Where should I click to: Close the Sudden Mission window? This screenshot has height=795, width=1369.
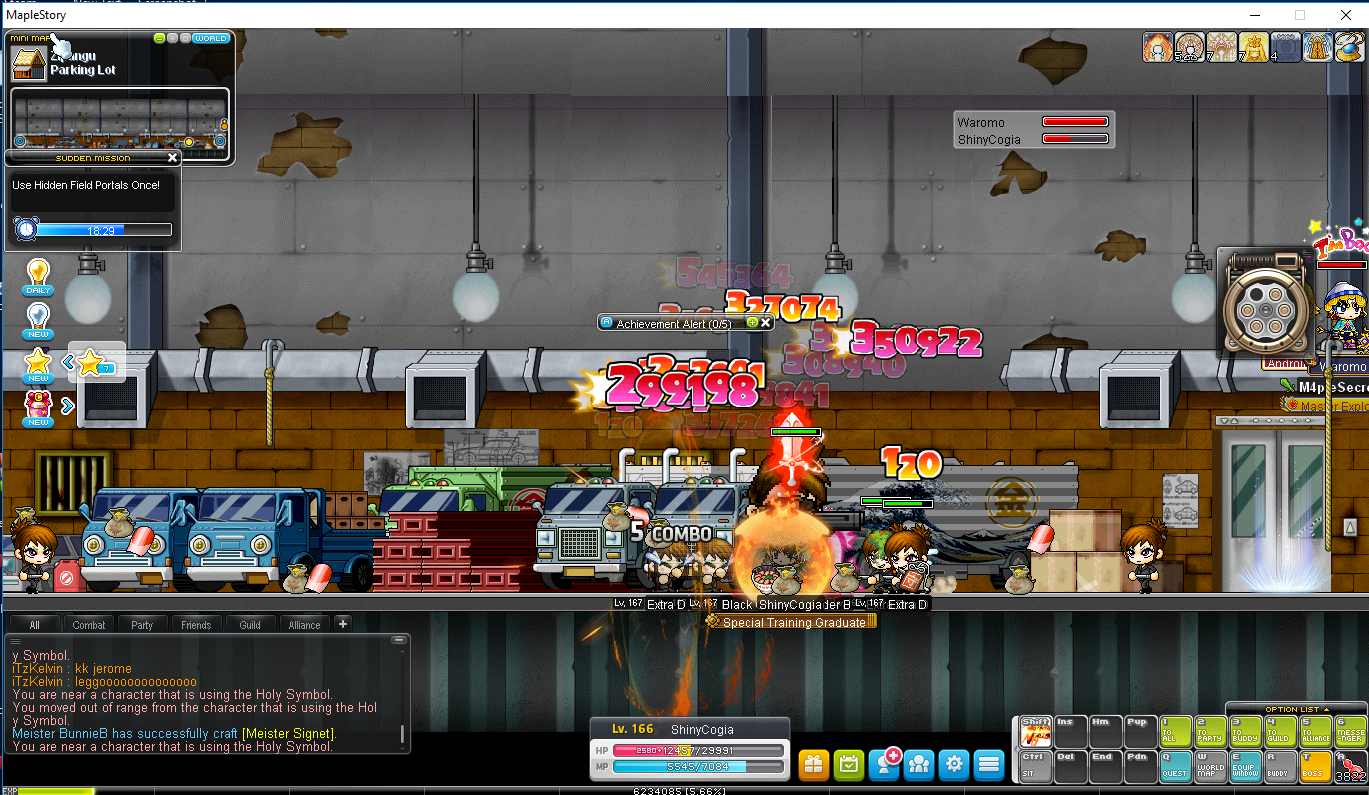click(171, 157)
